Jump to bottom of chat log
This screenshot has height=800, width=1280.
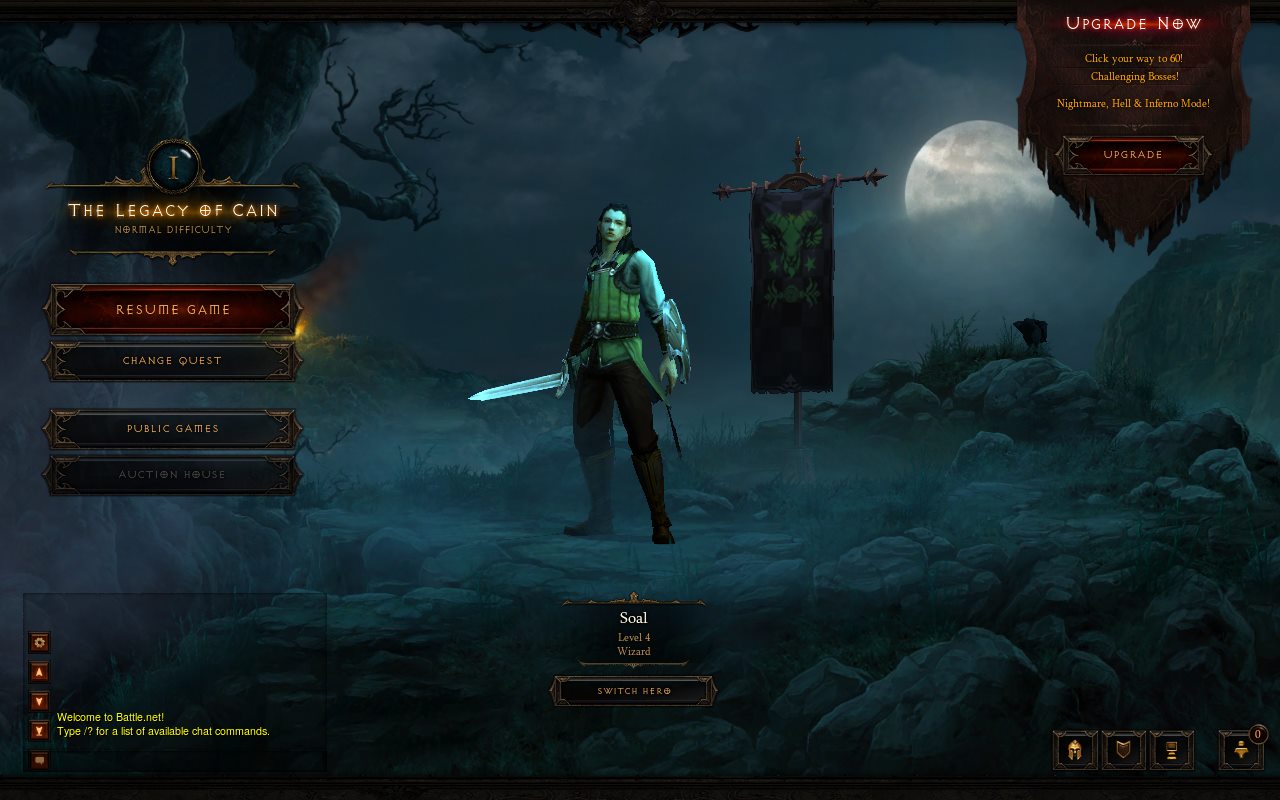(x=40, y=731)
